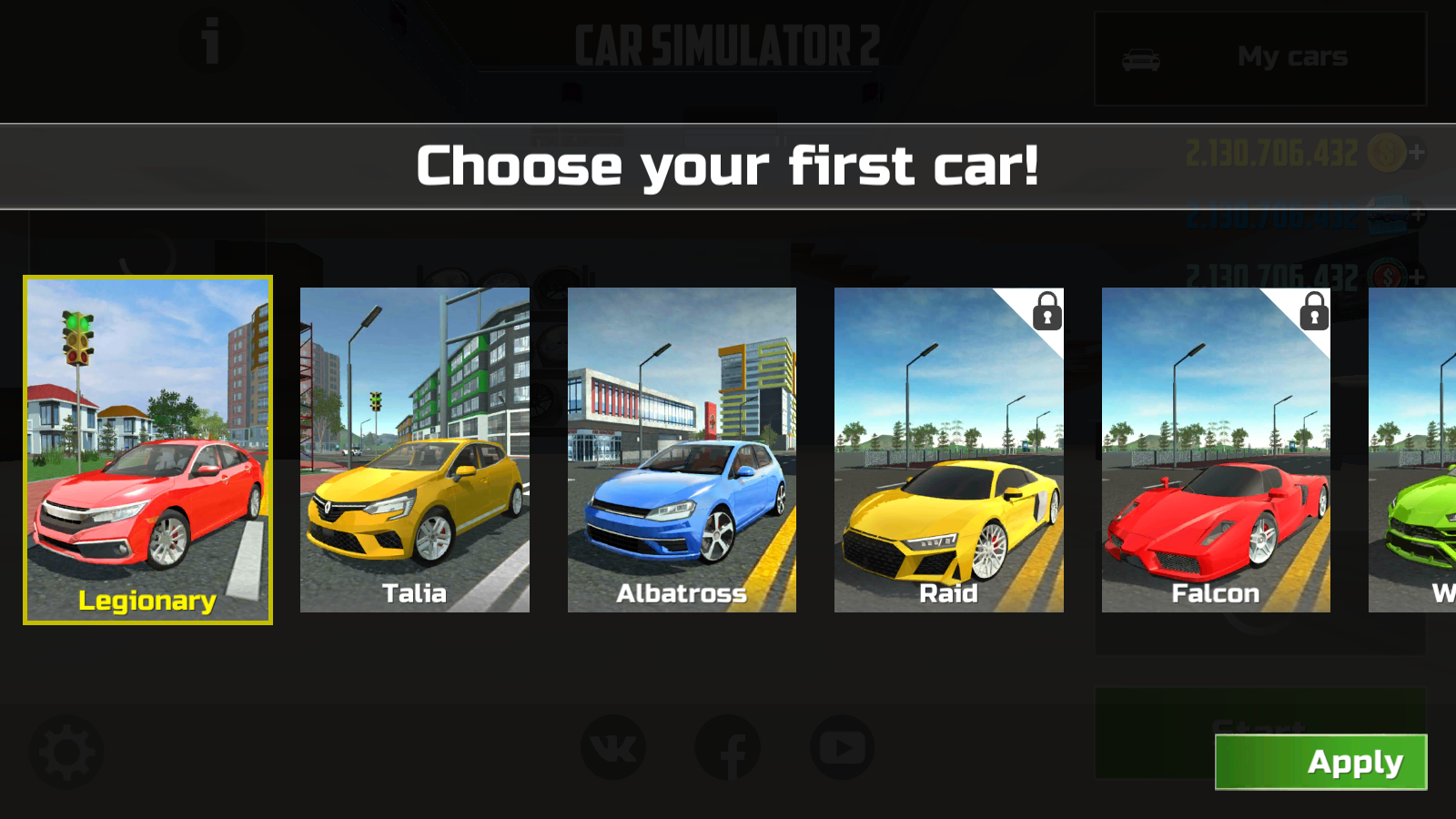Open settings via the gear icon

[x=64, y=752]
